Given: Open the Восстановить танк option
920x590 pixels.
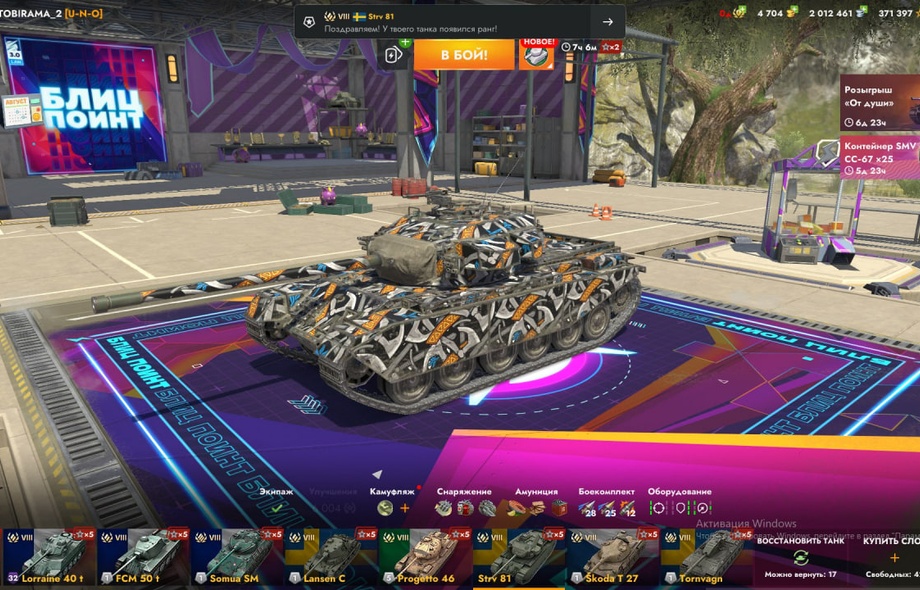Looking at the screenshot, I should [800, 557].
